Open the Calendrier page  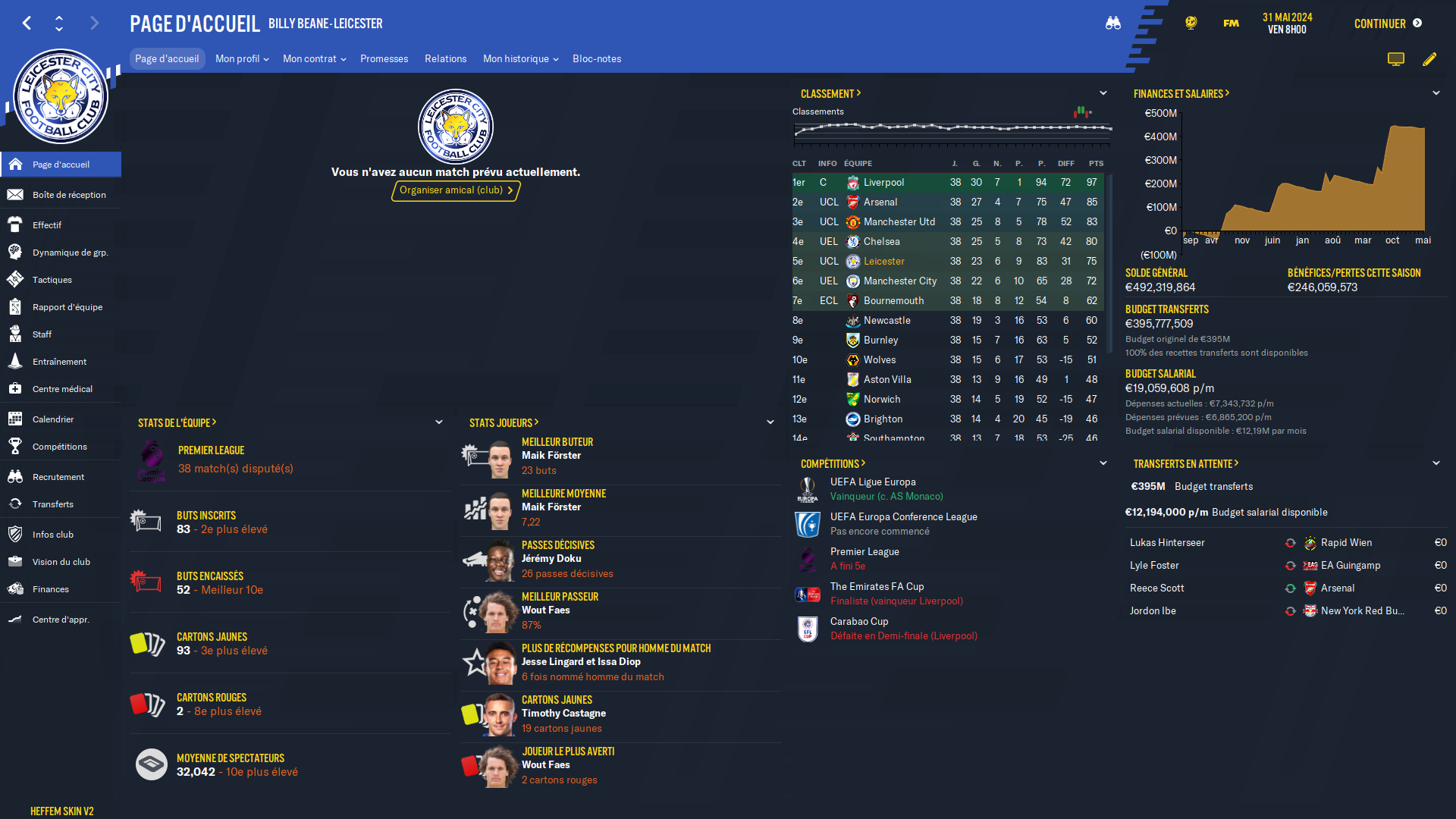tap(53, 419)
